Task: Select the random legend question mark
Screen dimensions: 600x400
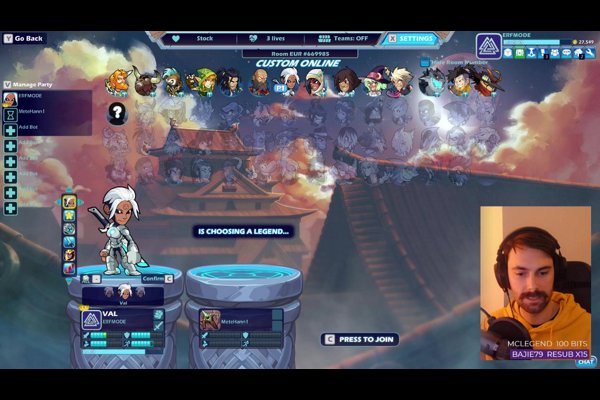Action: [x=117, y=113]
